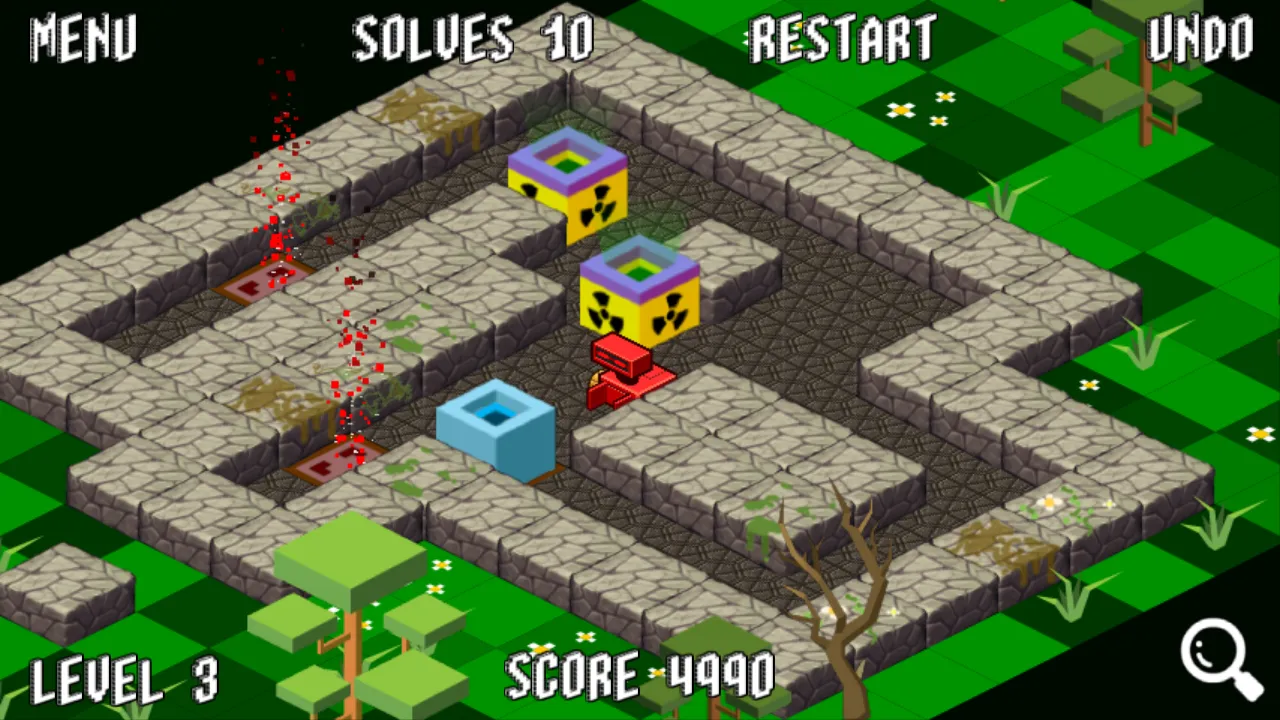
Task: Click the upper yellow radioactive crate
Action: tap(567, 190)
